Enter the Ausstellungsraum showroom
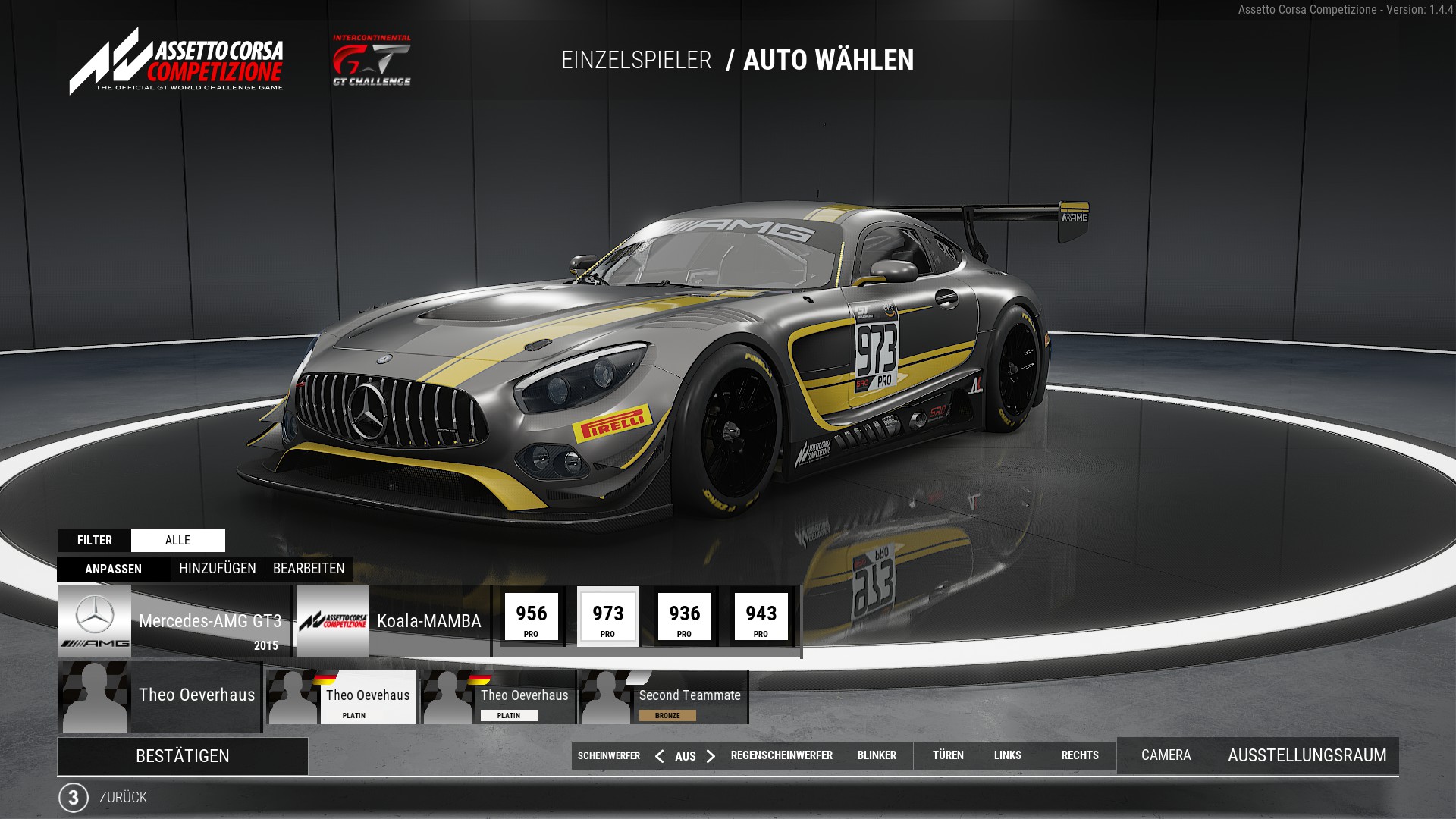 tap(1307, 755)
